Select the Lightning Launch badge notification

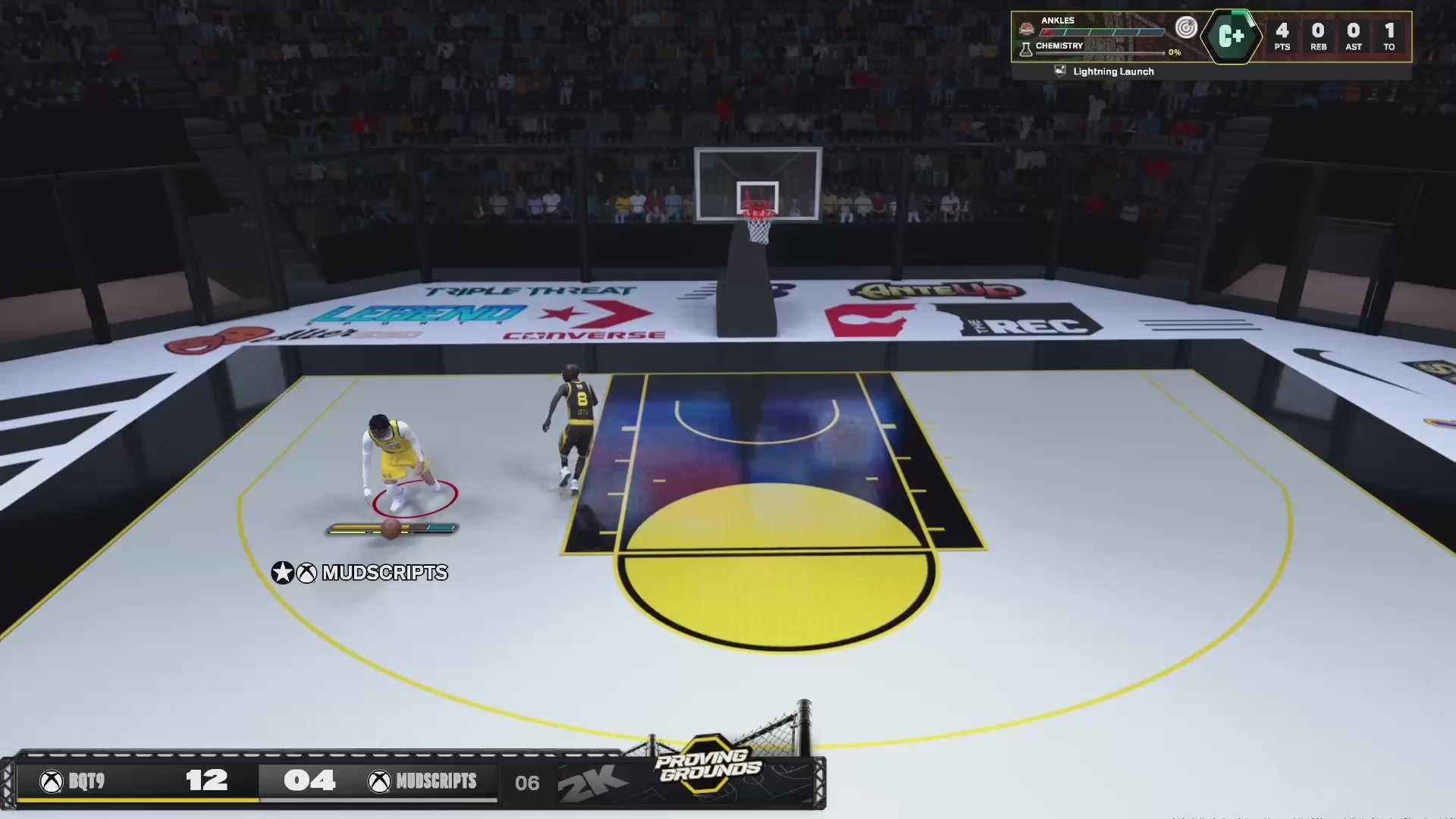[x=1104, y=71]
